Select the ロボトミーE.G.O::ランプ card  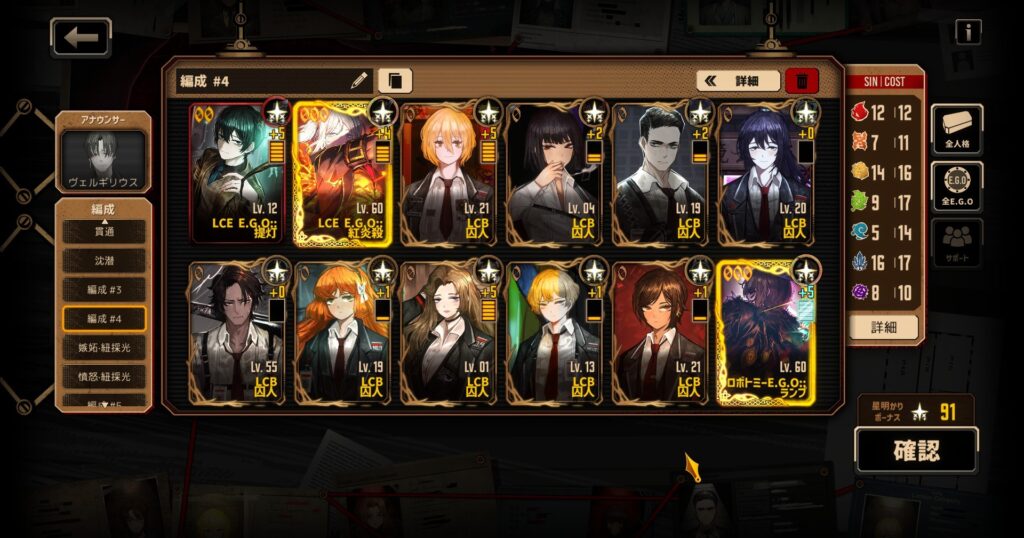(767, 332)
